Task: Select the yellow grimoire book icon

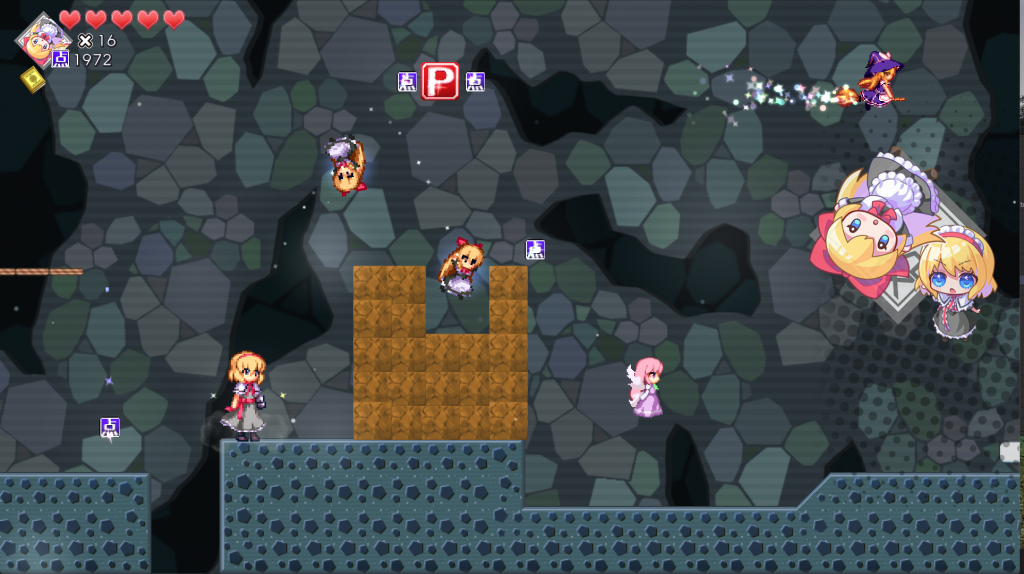Action: coord(32,79)
